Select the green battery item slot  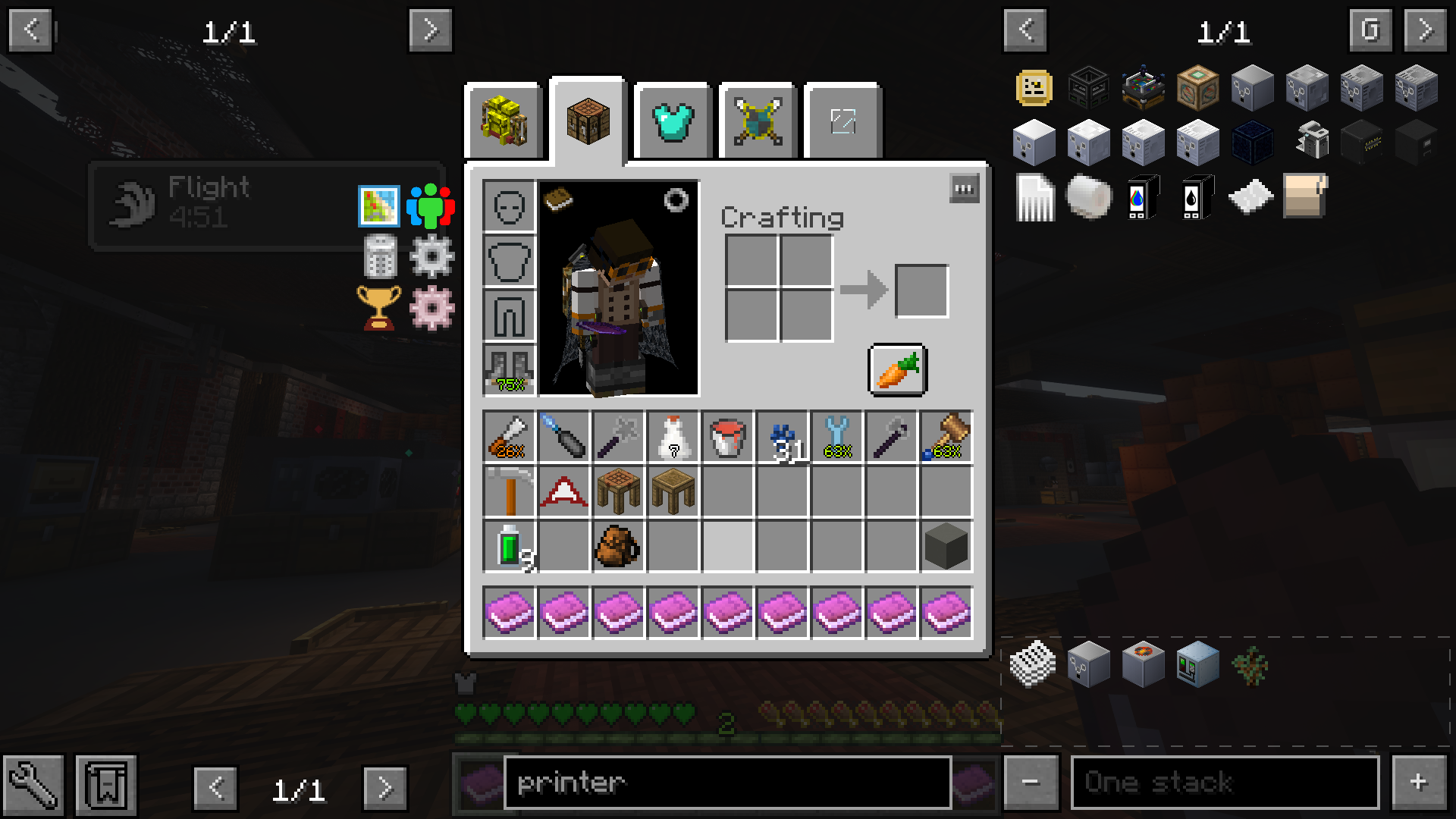[x=509, y=546]
